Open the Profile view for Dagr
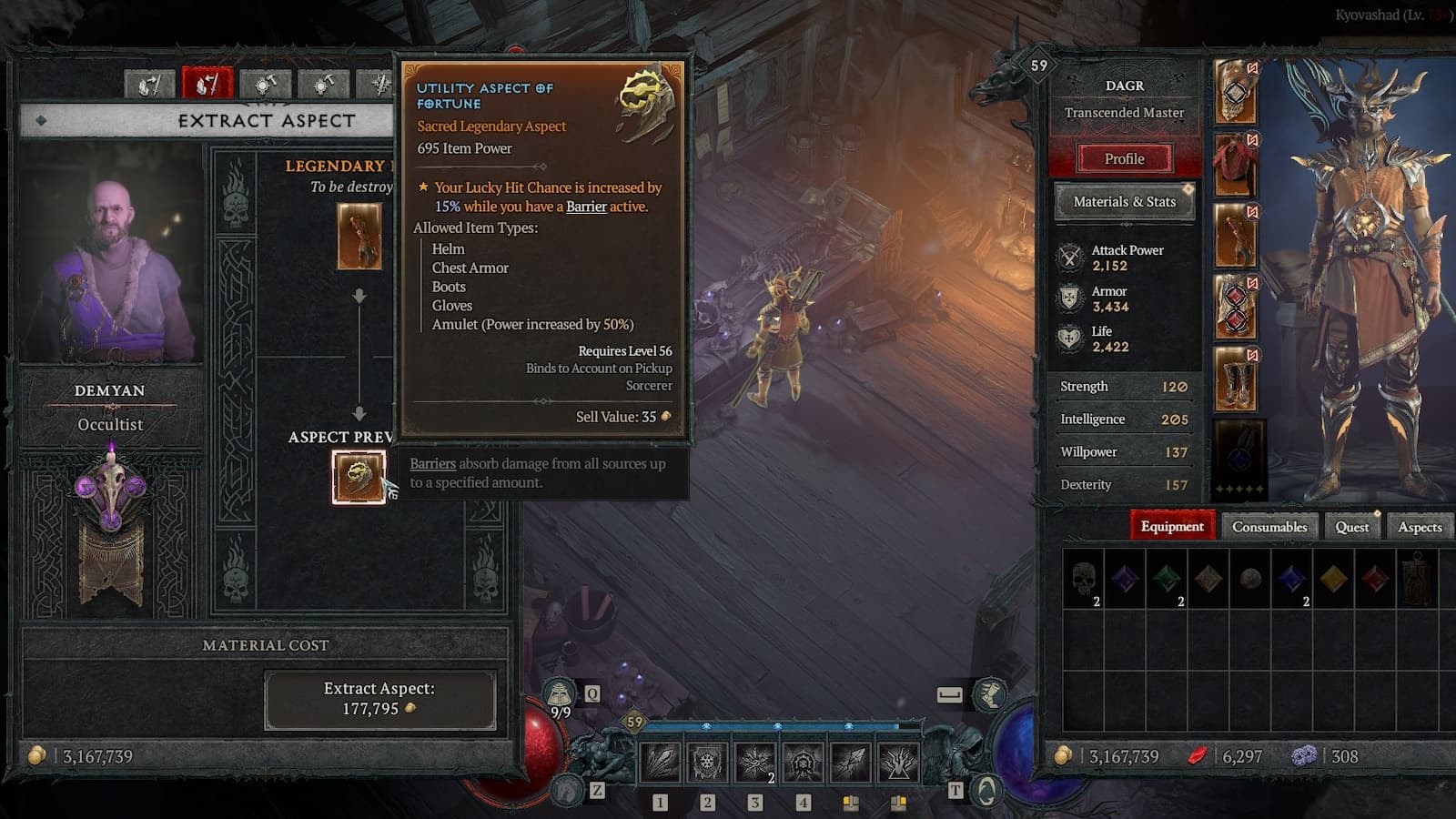1456x819 pixels. tap(1124, 158)
